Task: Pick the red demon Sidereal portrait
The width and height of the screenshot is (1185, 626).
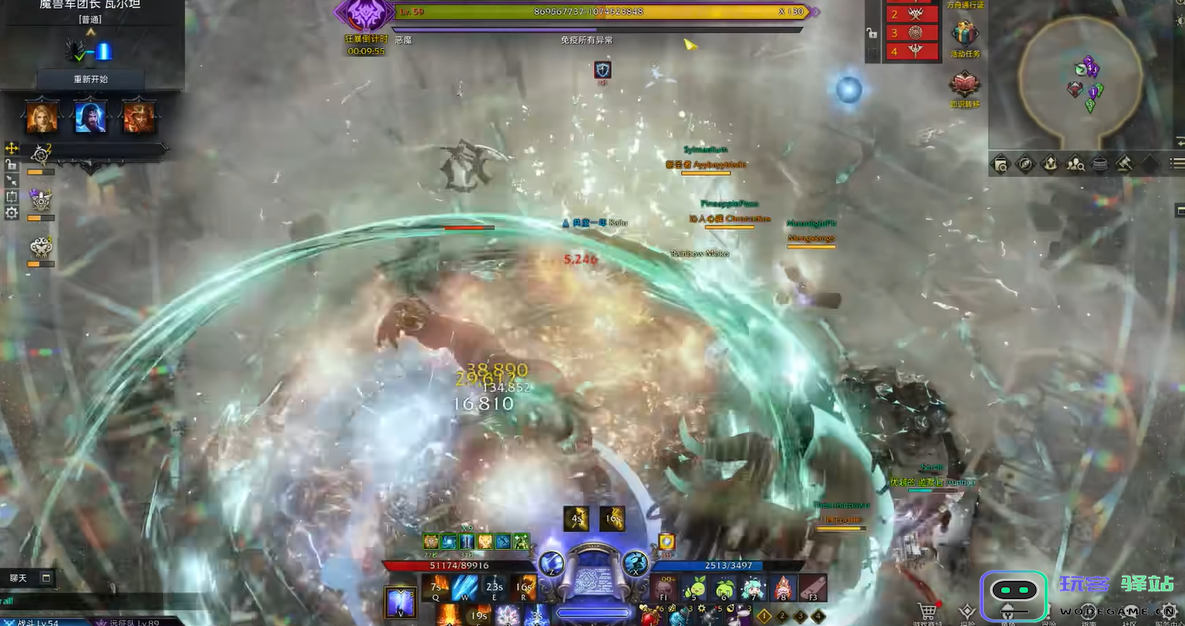Action: coord(138,117)
